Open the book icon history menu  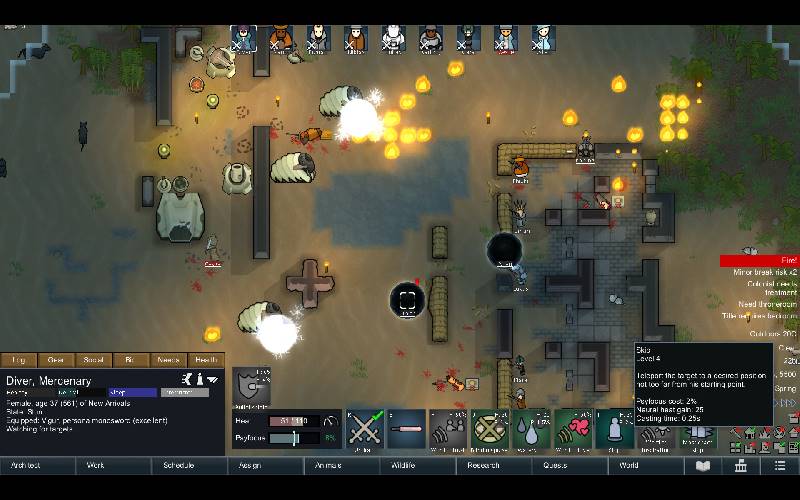704,466
